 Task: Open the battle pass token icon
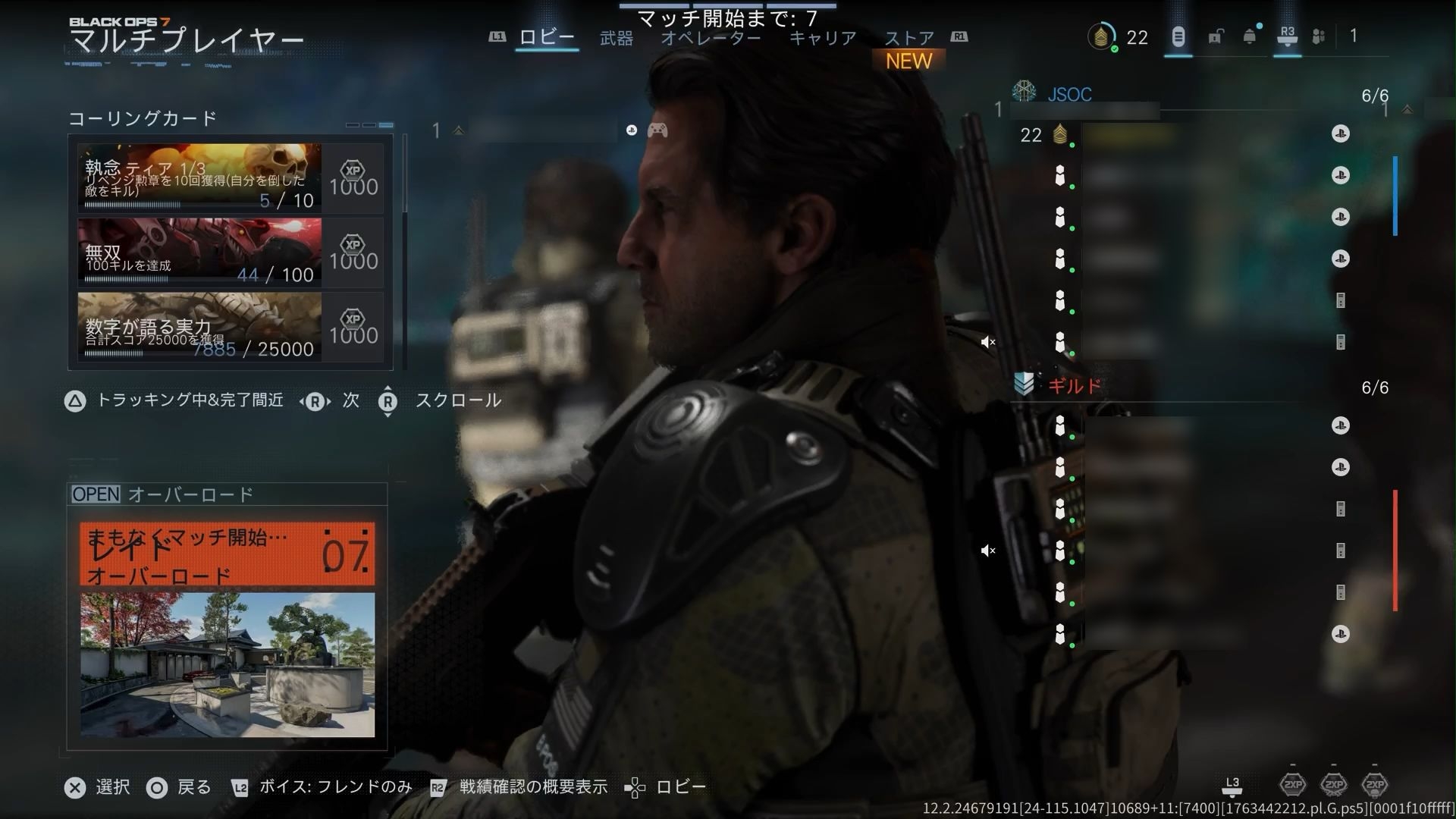click(x=1178, y=36)
